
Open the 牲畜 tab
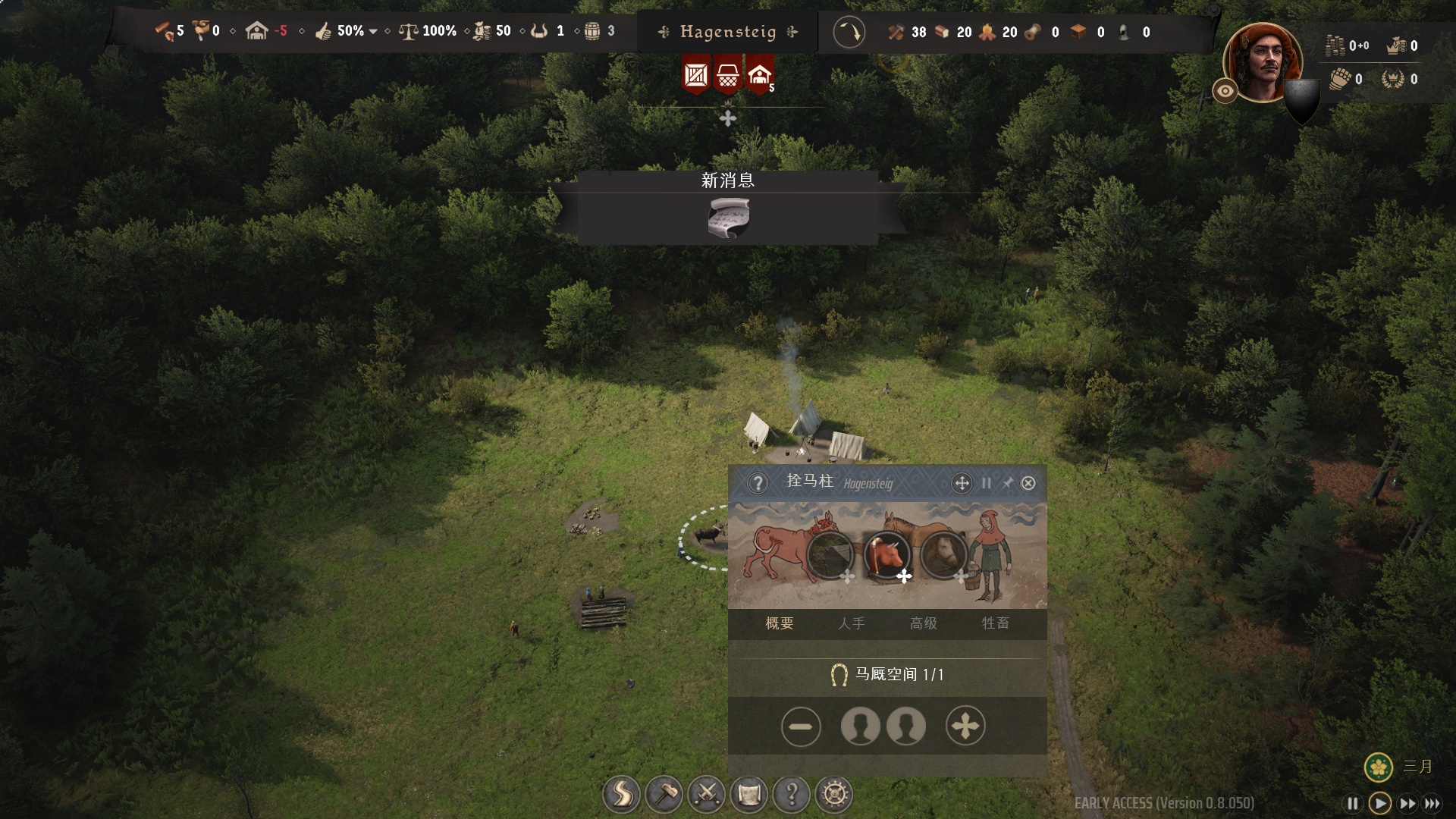coord(995,623)
